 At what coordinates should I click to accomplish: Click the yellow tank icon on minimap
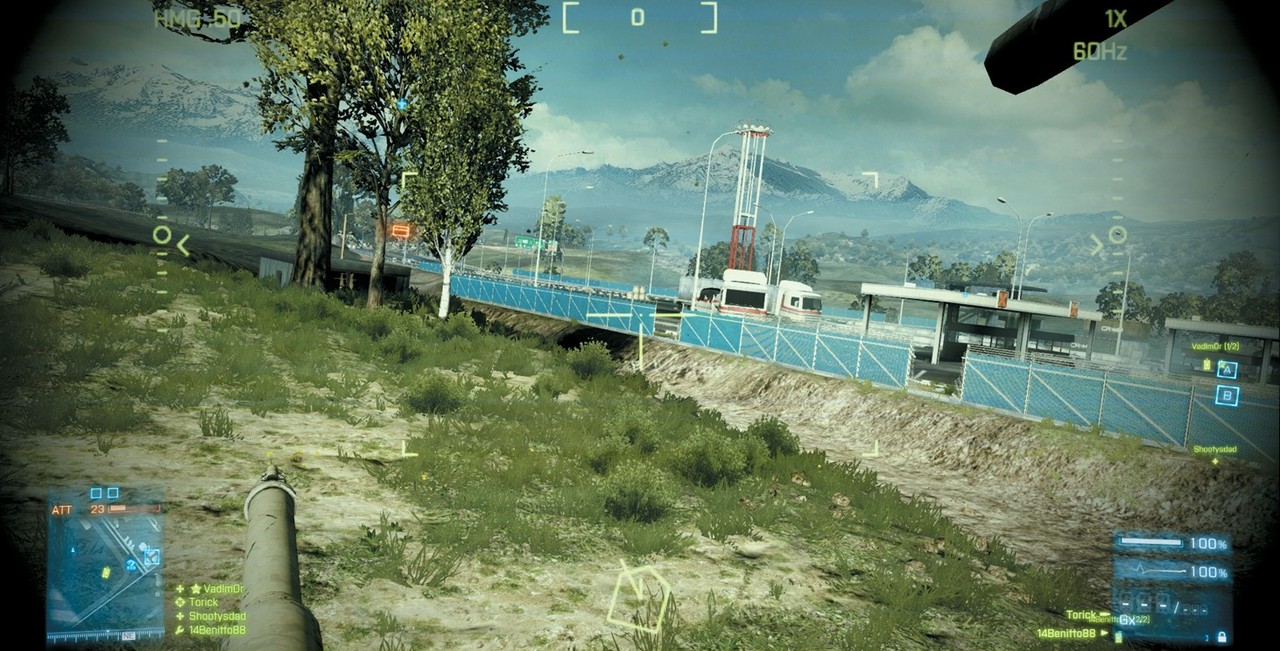click(x=106, y=573)
